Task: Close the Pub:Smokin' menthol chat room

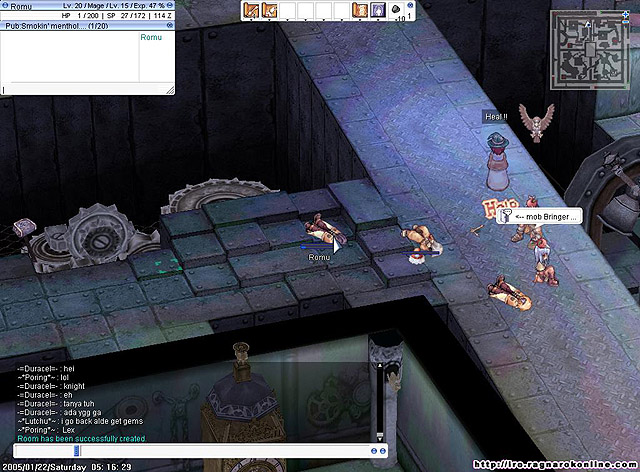Action: (x=169, y=25)
